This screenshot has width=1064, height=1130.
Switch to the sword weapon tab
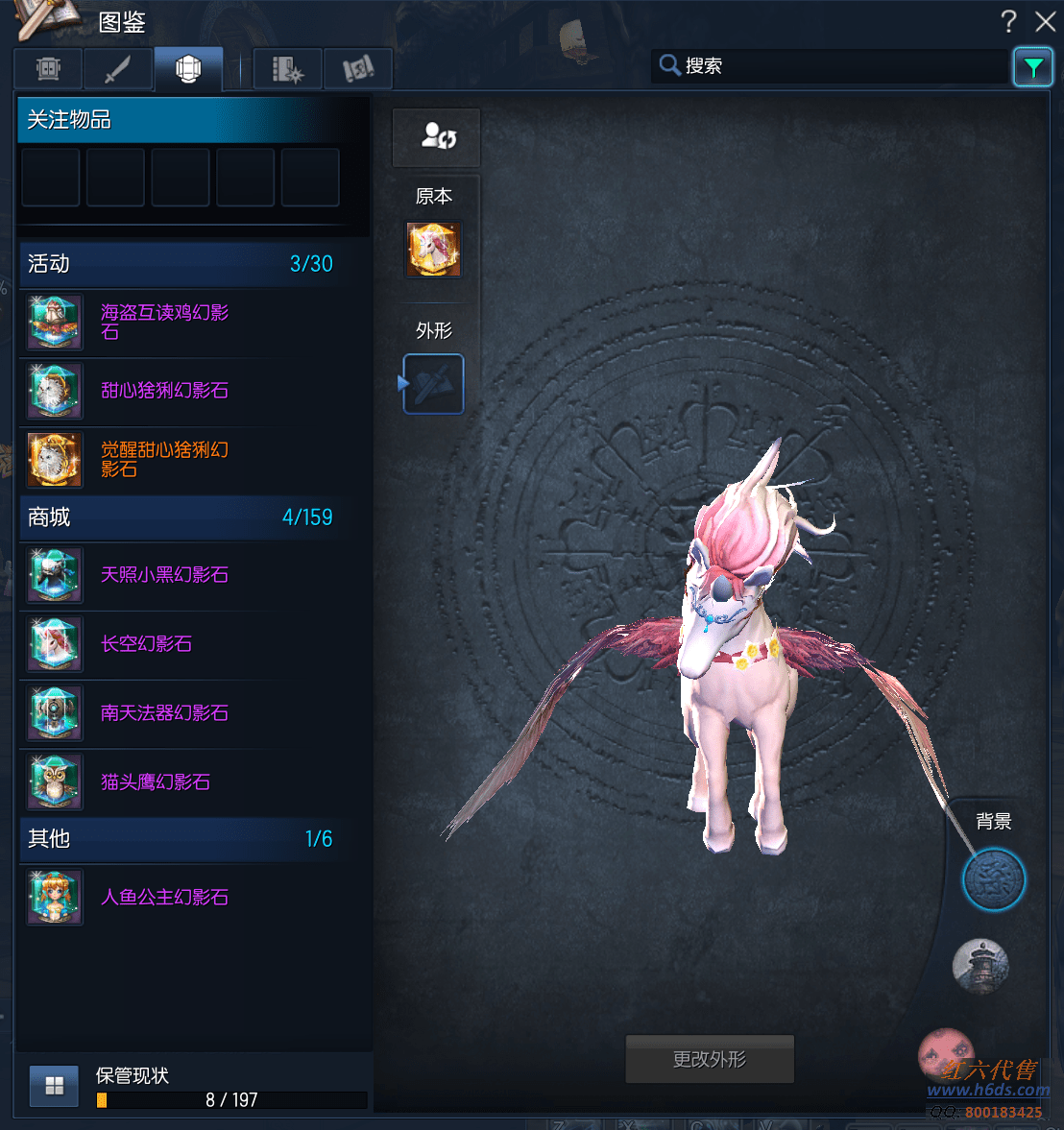118,69
